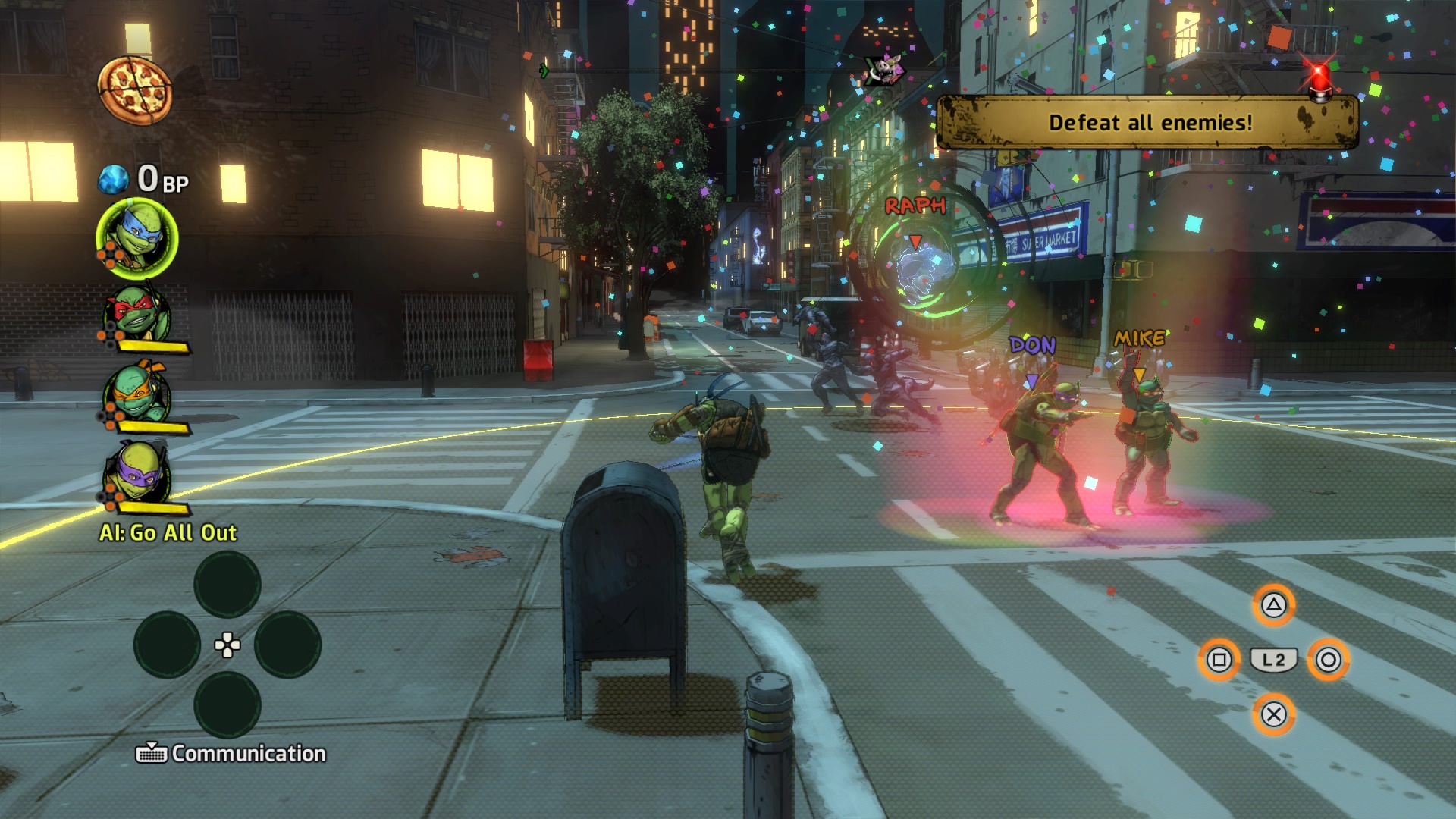1456x819 pixels.
Task: Click the "Defeat all enemies!" objective banner
Action: tap(1149, 123)
